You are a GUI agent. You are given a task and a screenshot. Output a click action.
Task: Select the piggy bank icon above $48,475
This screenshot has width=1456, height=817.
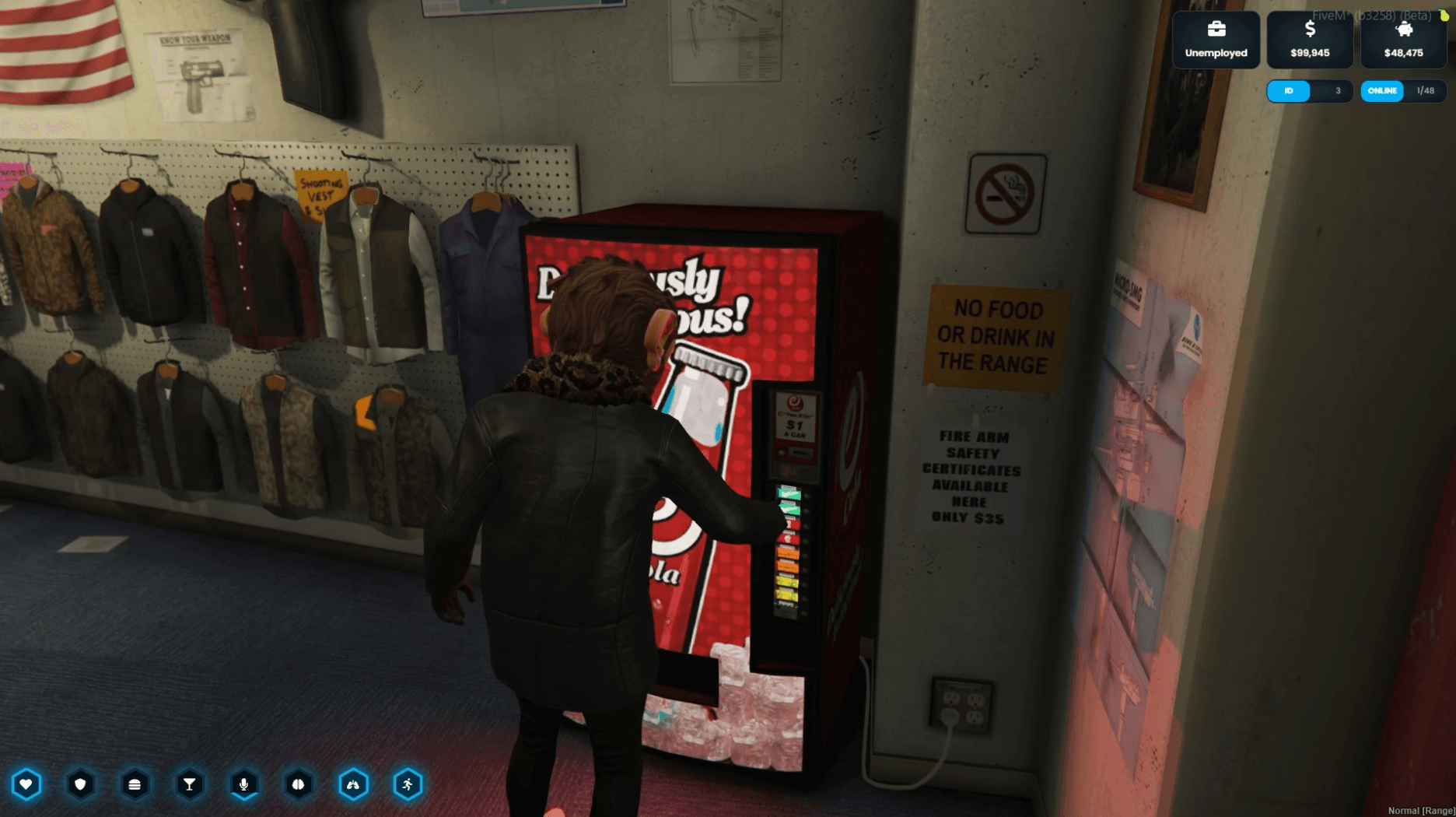1403,30
